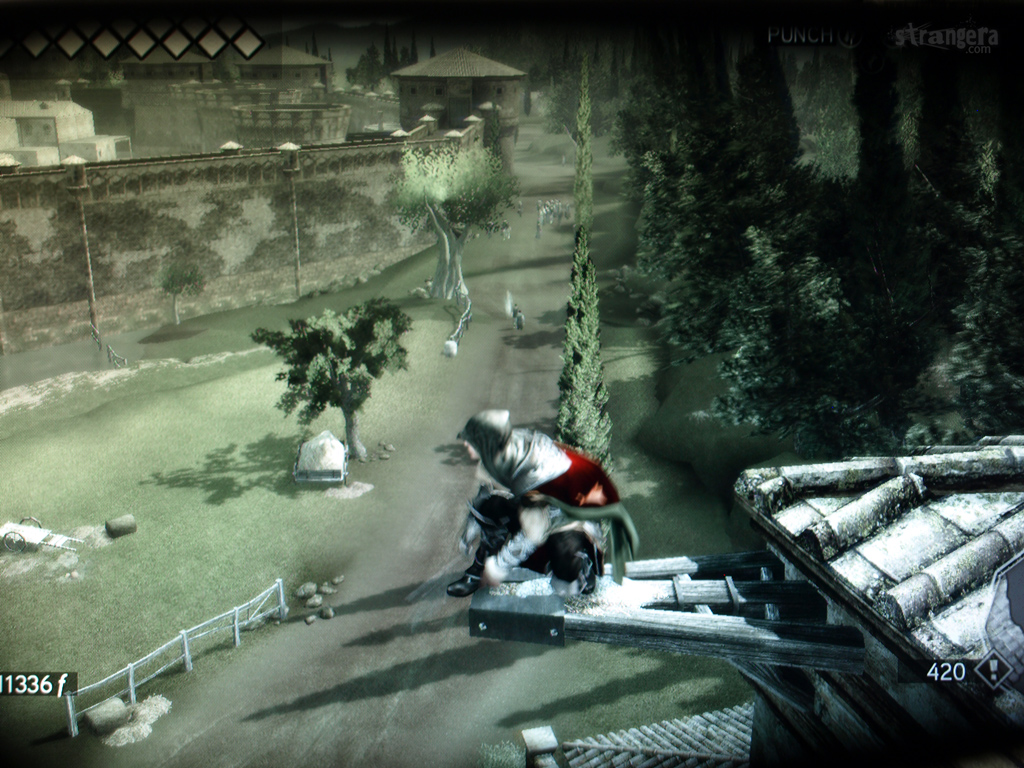Click the strangera.com watermark logo
This screenshot has height=768, width=1024.
[x=946, y=38]
